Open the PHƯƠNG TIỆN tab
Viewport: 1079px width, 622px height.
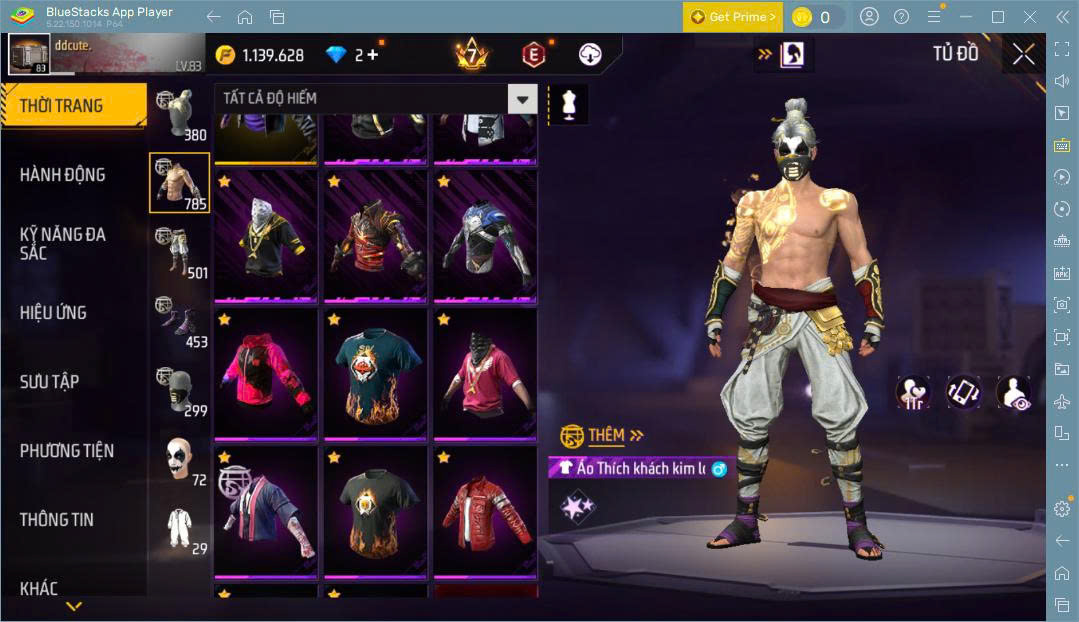66,451
